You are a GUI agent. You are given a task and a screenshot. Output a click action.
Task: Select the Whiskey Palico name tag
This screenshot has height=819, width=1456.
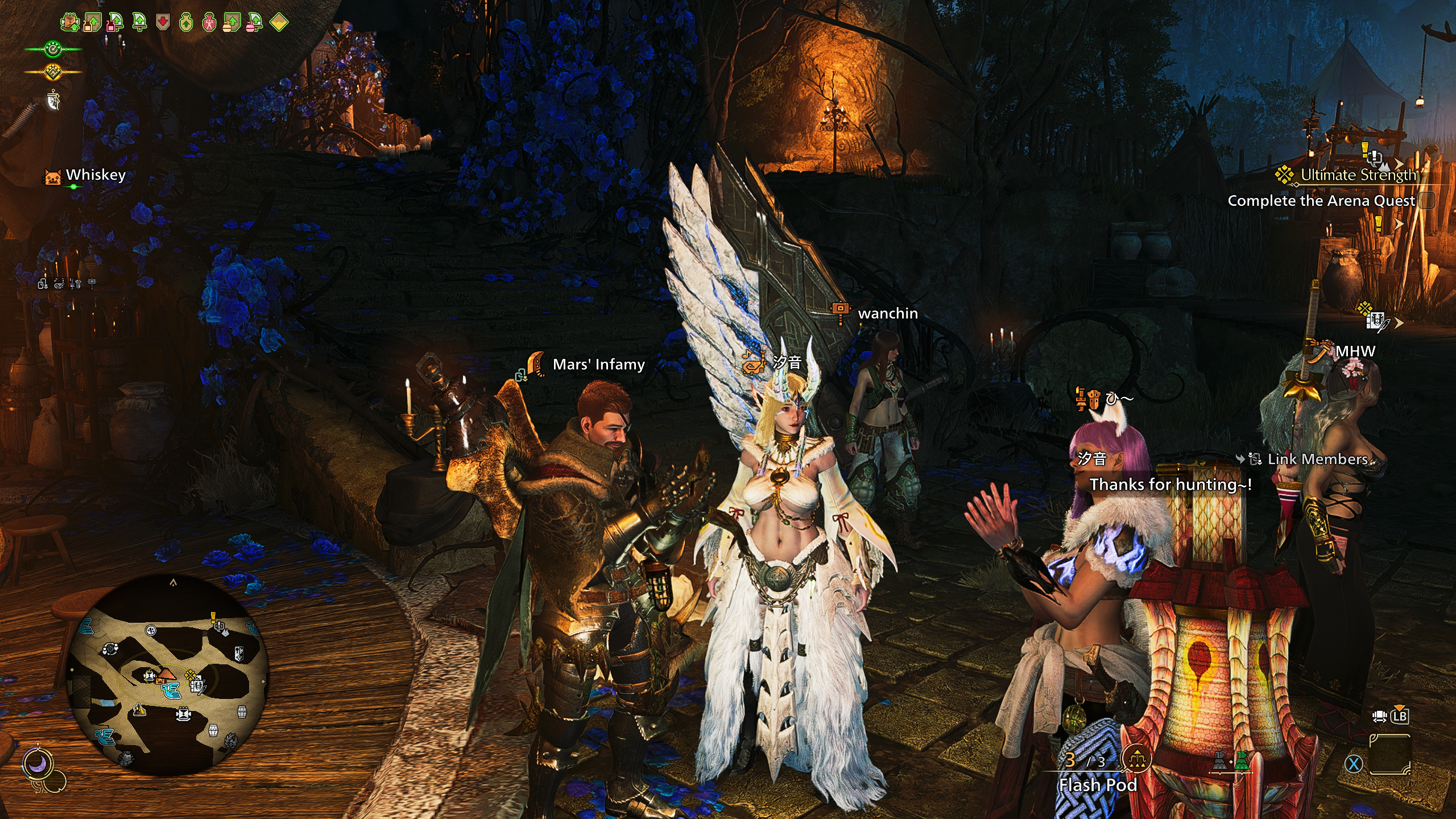[95, 175]
